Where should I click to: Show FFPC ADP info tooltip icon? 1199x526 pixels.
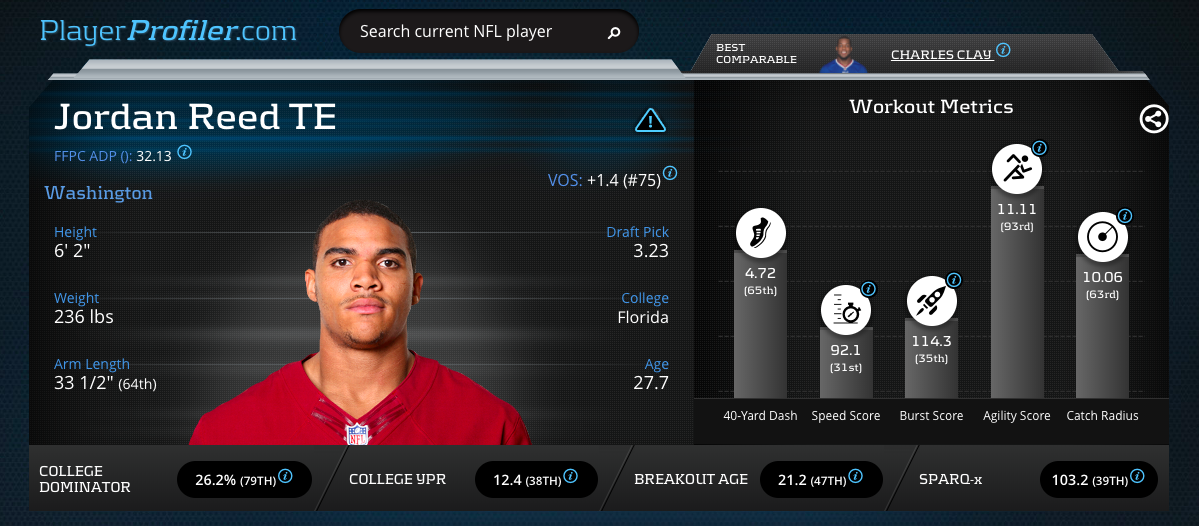point(185,153)
